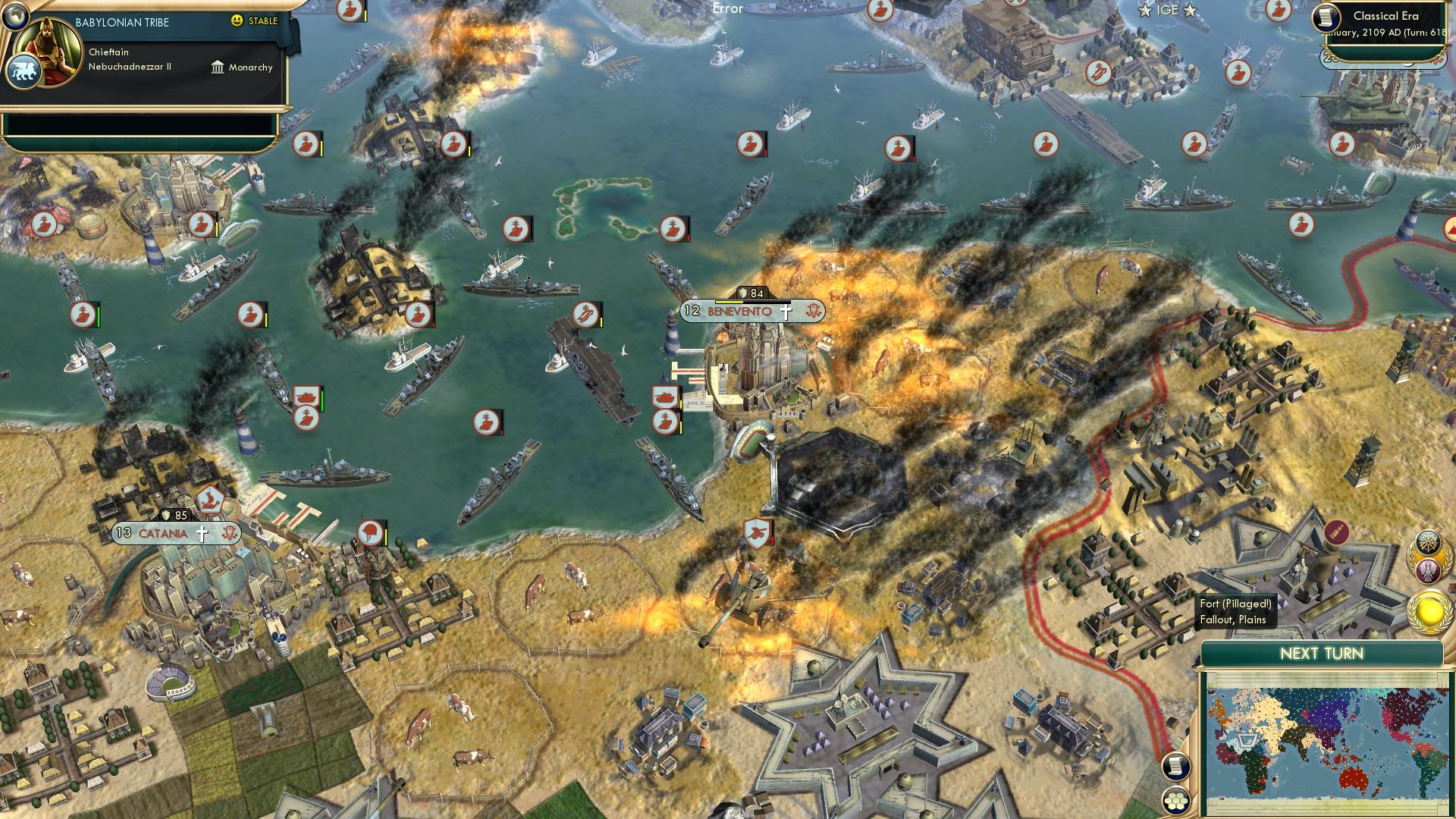Click the STABLE smiley status indicator
Image resolution: width=1456 pixels, height=819 pixels.
point(237,20)
